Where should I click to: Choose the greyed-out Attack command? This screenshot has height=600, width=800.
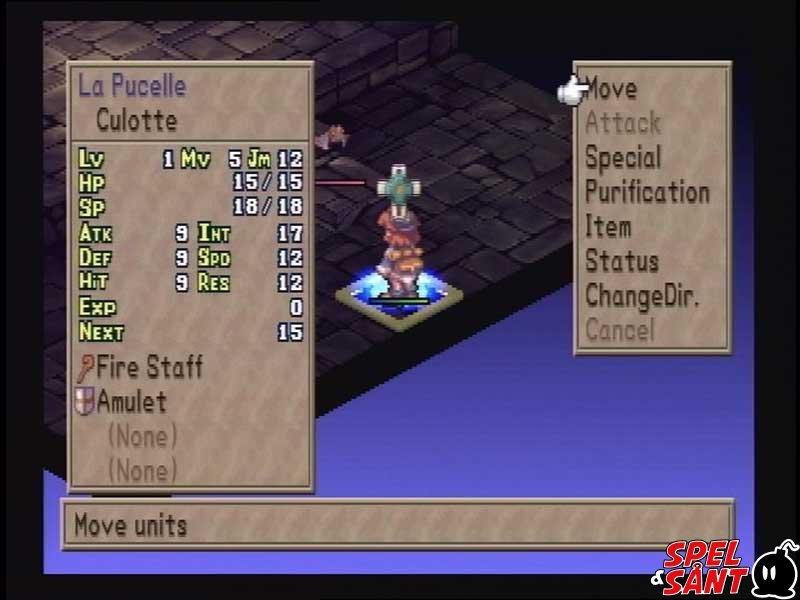[x=622, y=124]
